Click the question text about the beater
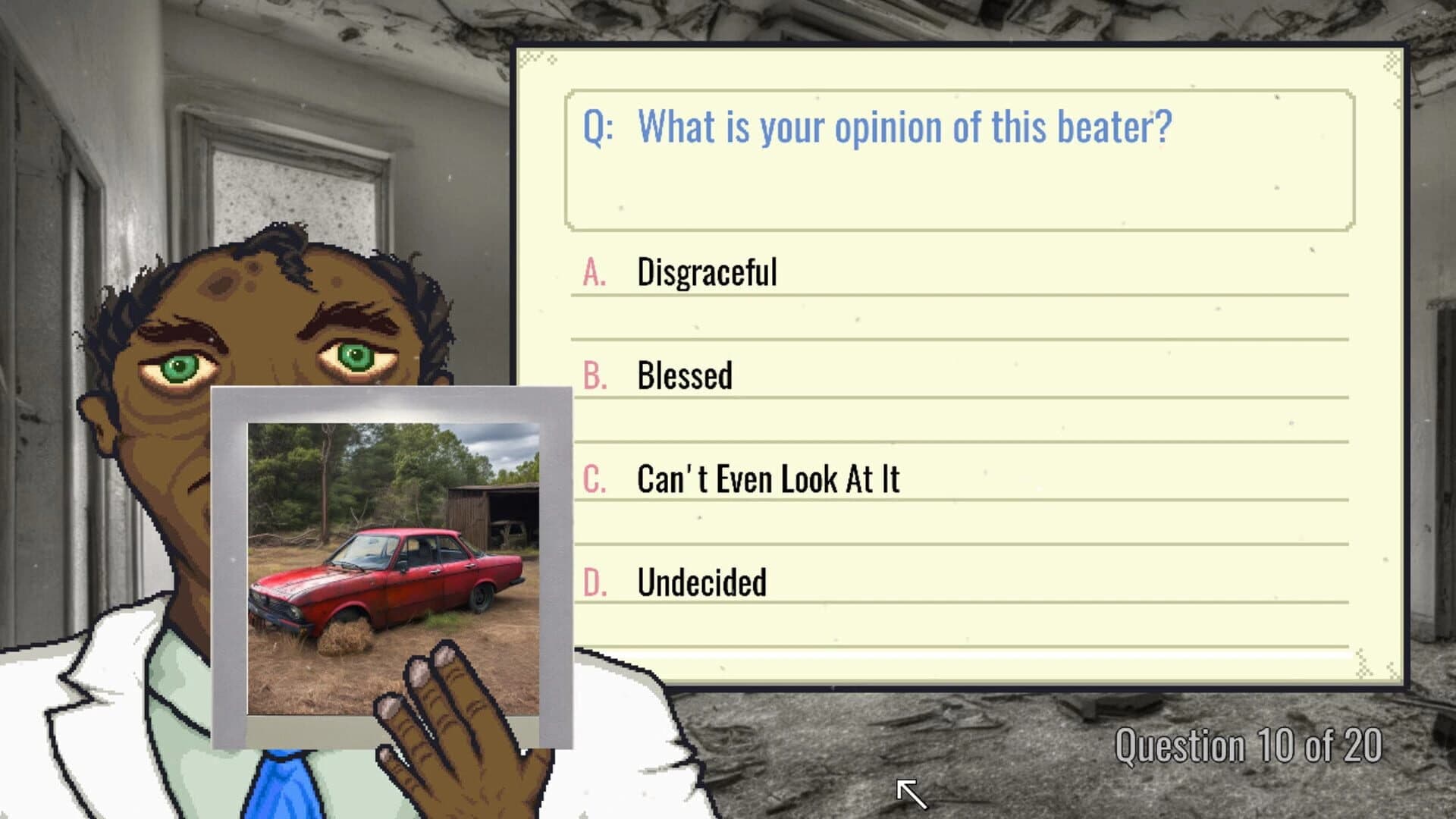Image resolution: width=1456 pixels, height=819 pixels. 902,126
